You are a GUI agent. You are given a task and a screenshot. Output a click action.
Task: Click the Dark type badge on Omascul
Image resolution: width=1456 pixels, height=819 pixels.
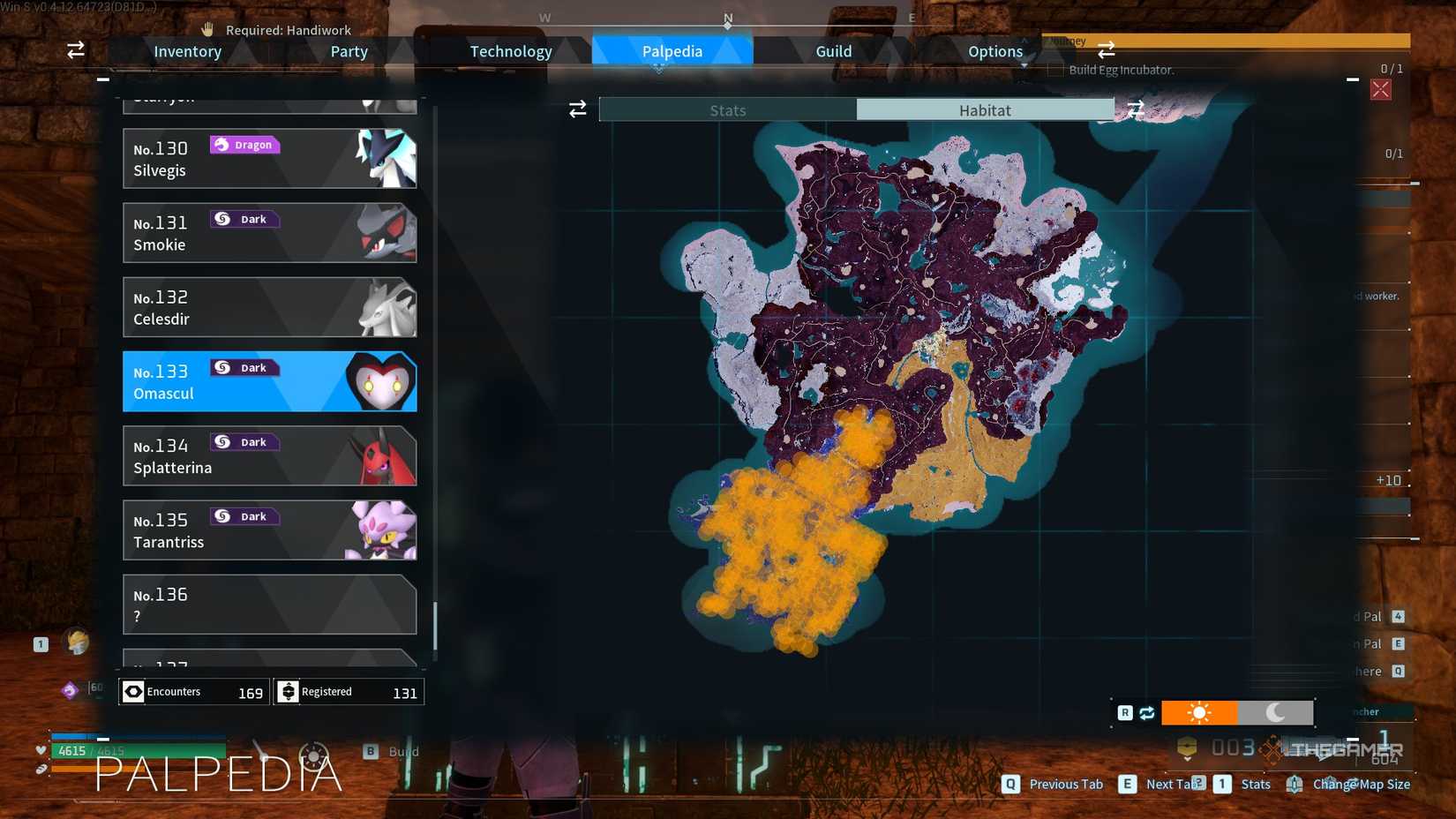pos(244,367)
